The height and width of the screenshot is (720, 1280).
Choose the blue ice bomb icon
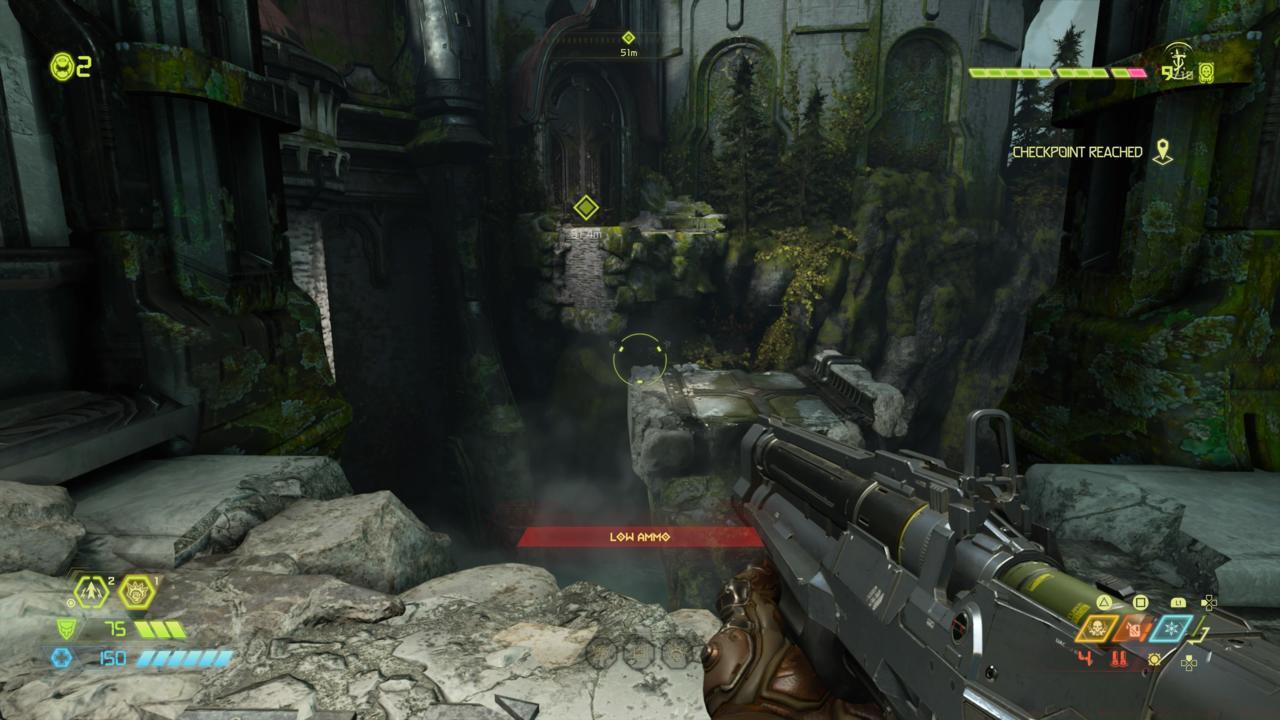[1171, 629]
